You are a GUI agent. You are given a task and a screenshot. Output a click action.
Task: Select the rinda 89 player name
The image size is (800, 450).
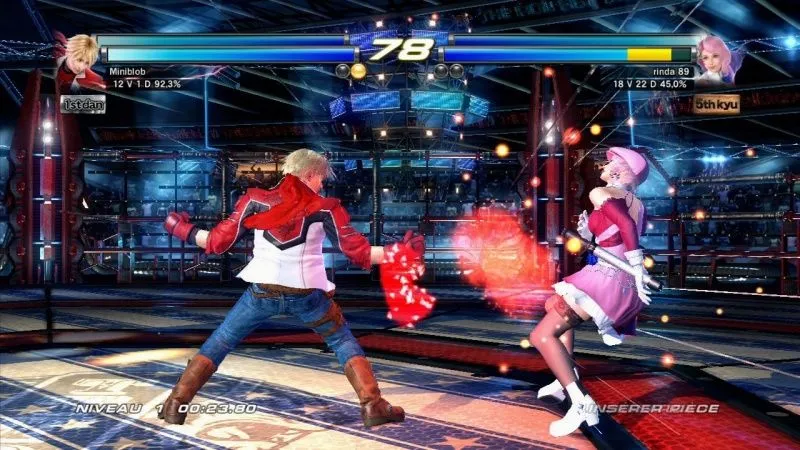point(668,71)
